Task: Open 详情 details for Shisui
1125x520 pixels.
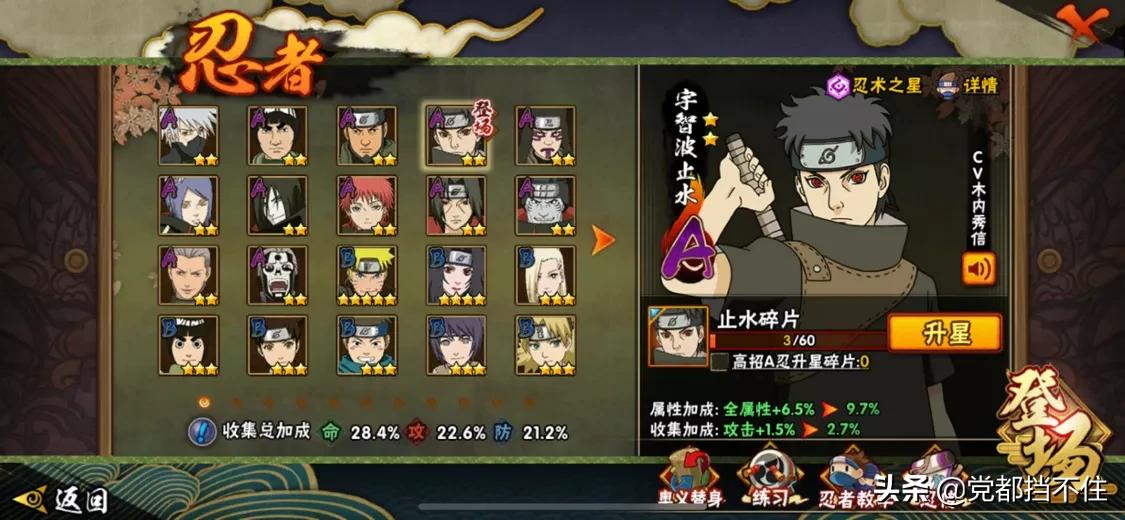Action: click(967, 86)
